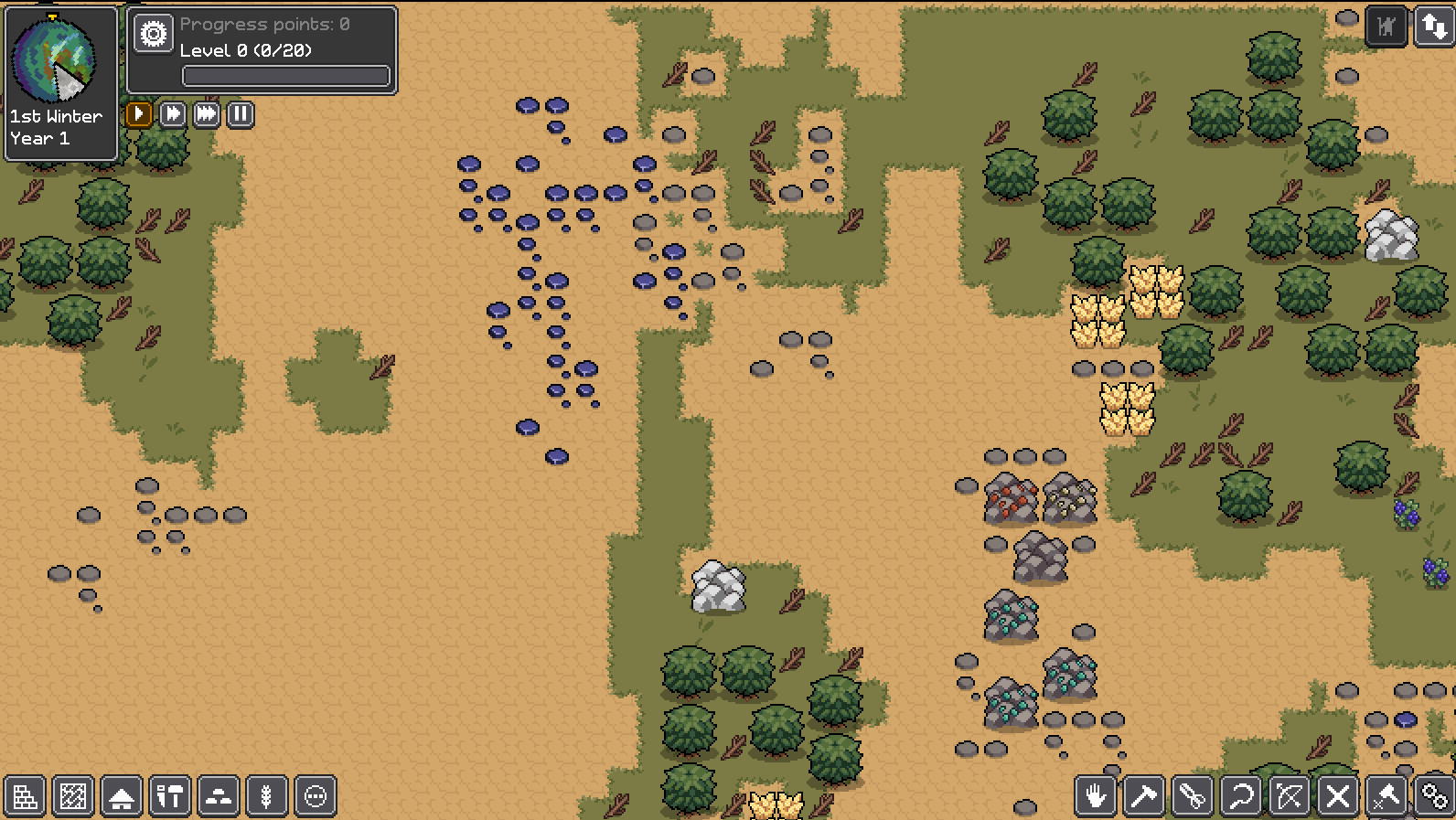Open the colonists overview panel
Screen dimensions: 1456x820
(316, 795)
